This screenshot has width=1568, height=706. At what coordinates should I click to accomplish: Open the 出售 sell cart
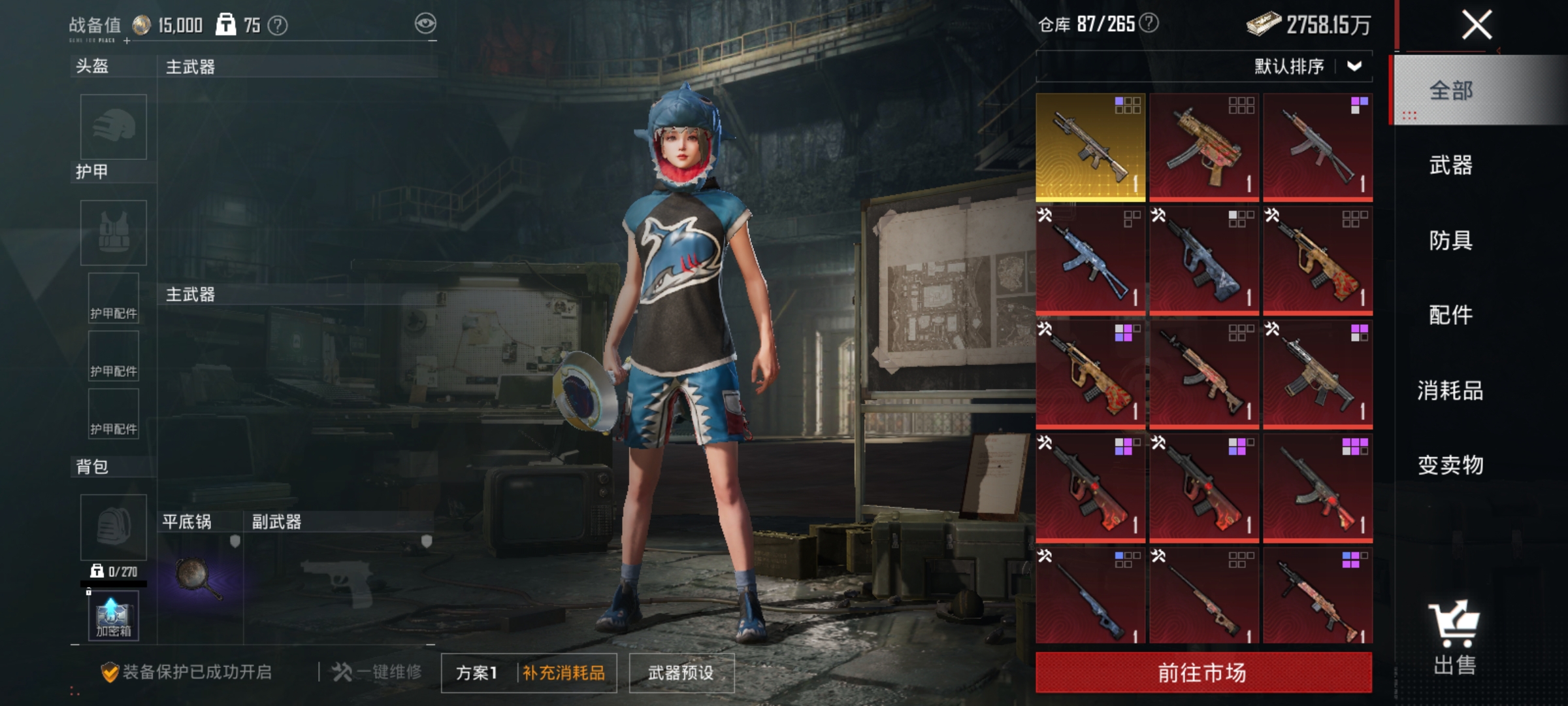[1454, 637]
